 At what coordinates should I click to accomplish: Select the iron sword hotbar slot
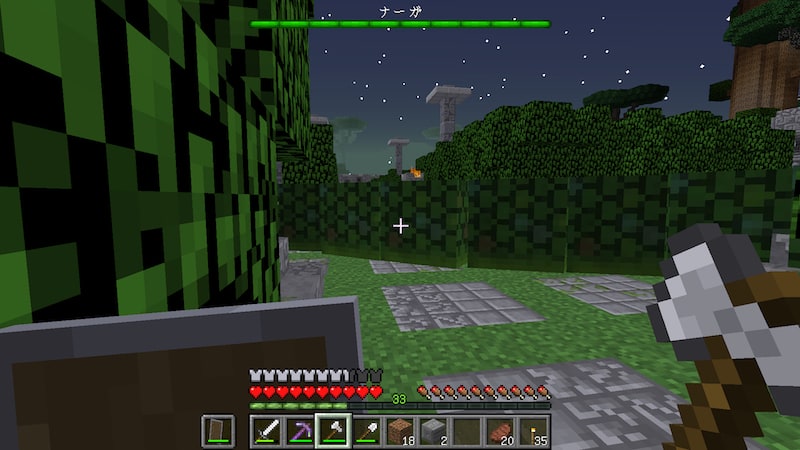coord(267,431)
